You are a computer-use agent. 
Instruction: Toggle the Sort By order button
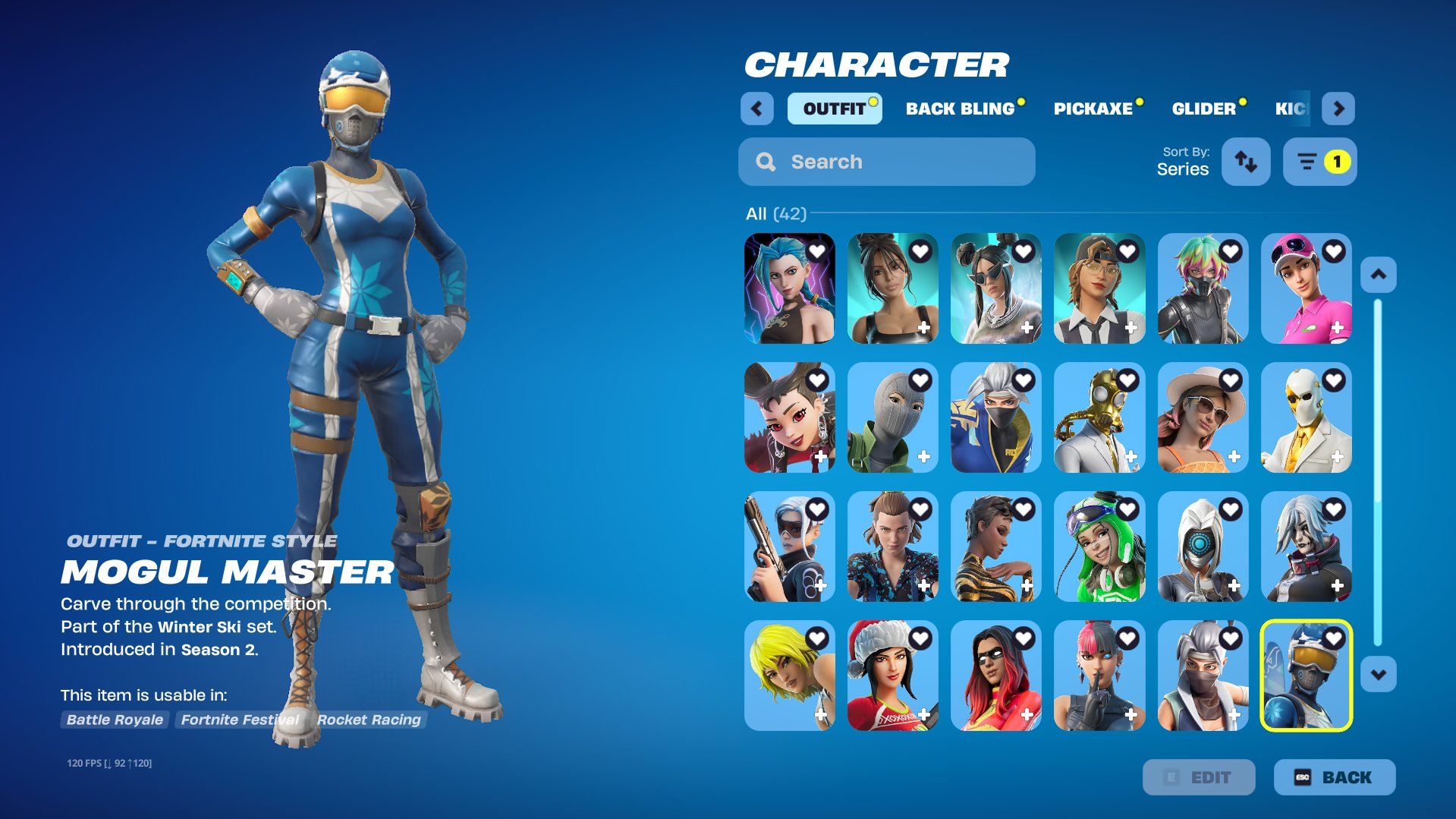(x=1245, y=162)
